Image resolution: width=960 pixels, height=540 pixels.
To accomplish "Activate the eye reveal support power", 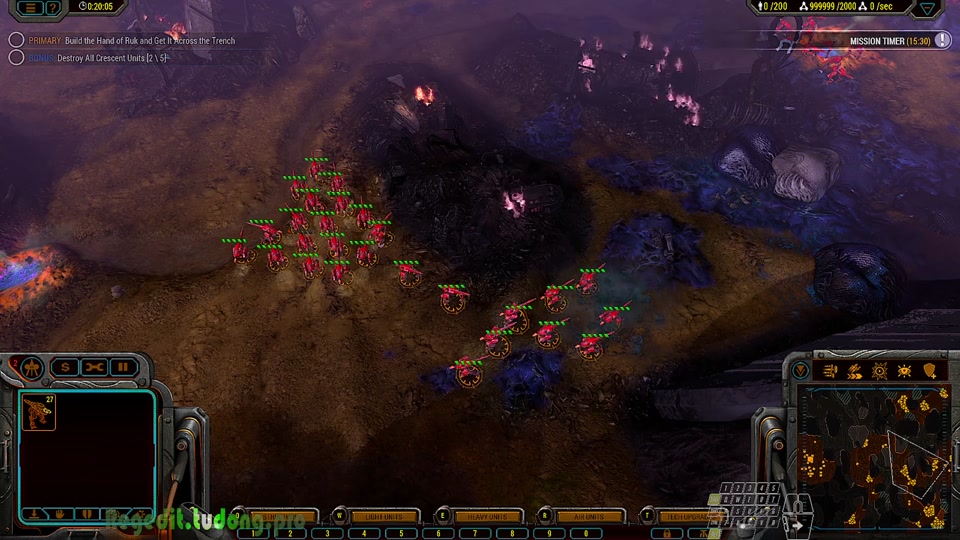I will (904, 371).
